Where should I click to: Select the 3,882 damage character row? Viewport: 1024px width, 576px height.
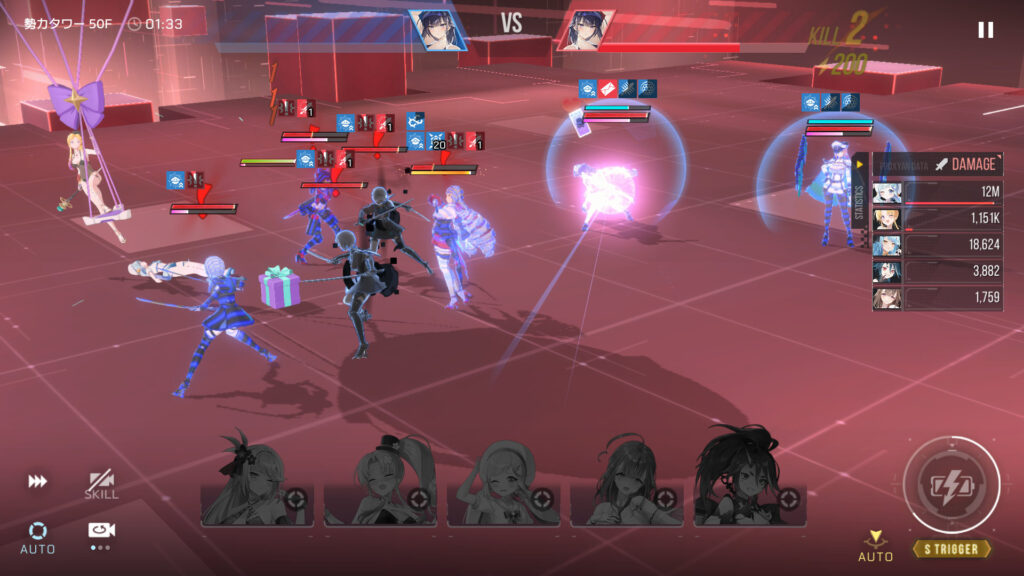pos(937,272)
